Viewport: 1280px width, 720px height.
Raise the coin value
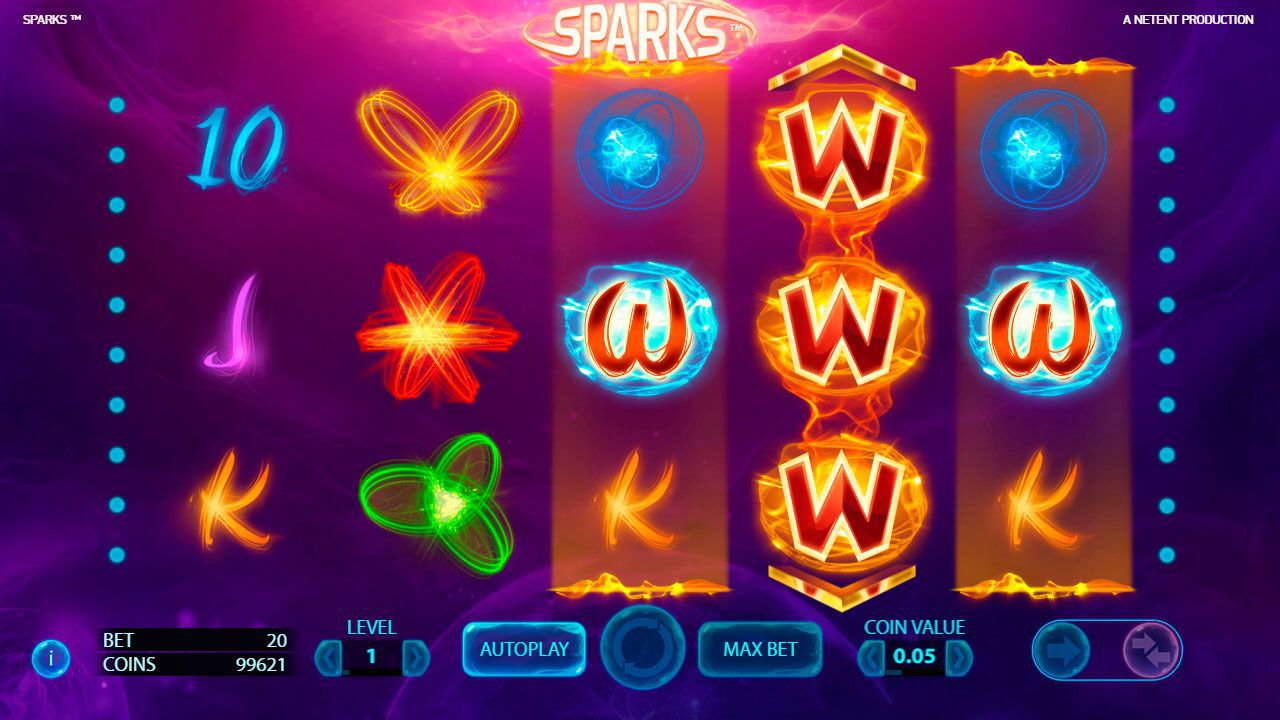click(958, 657)
